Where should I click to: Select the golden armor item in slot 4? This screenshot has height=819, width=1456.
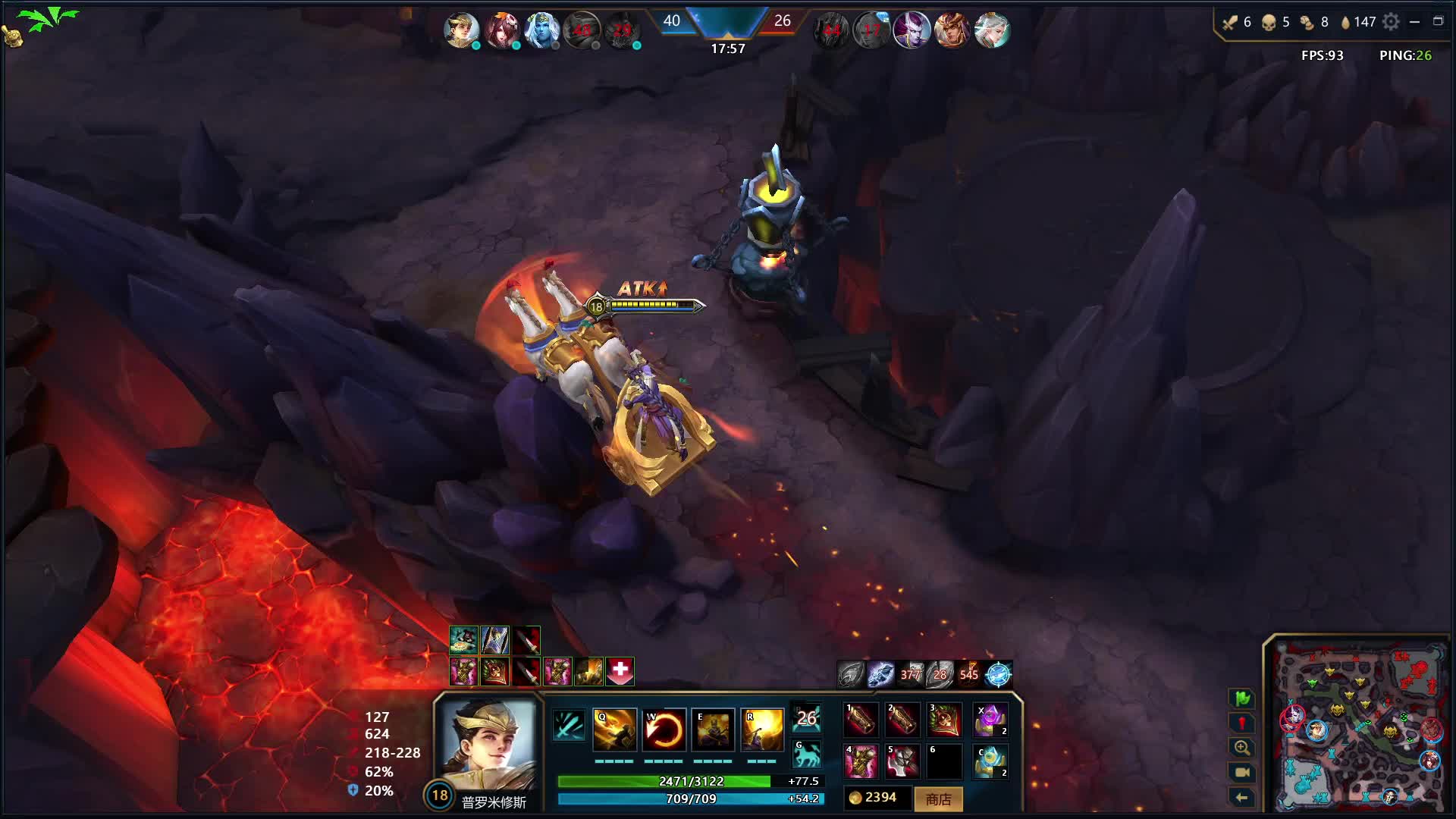coord(861,761)
